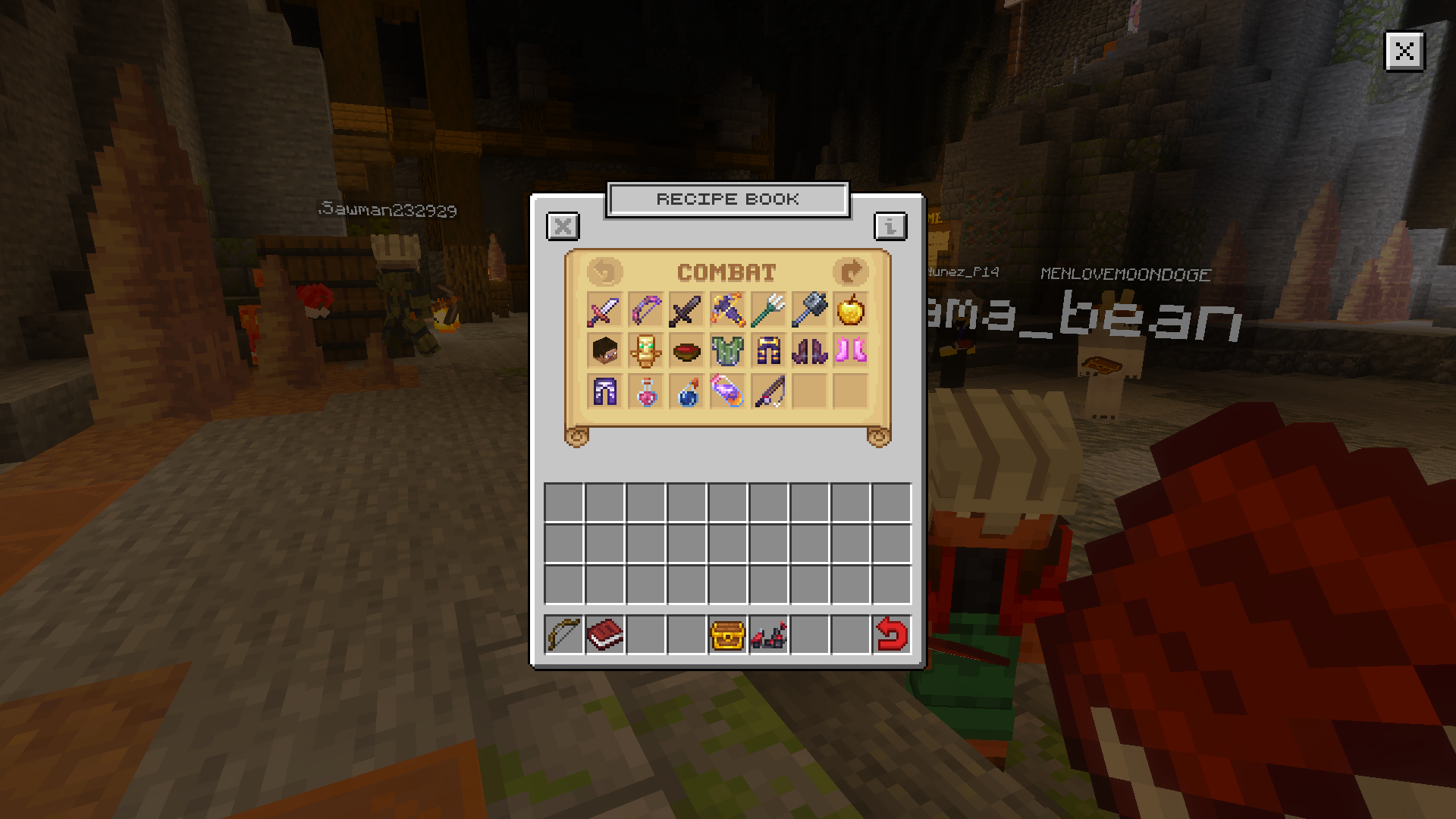
Task: Close the Recipe Book window
Action: pos(564,226)
